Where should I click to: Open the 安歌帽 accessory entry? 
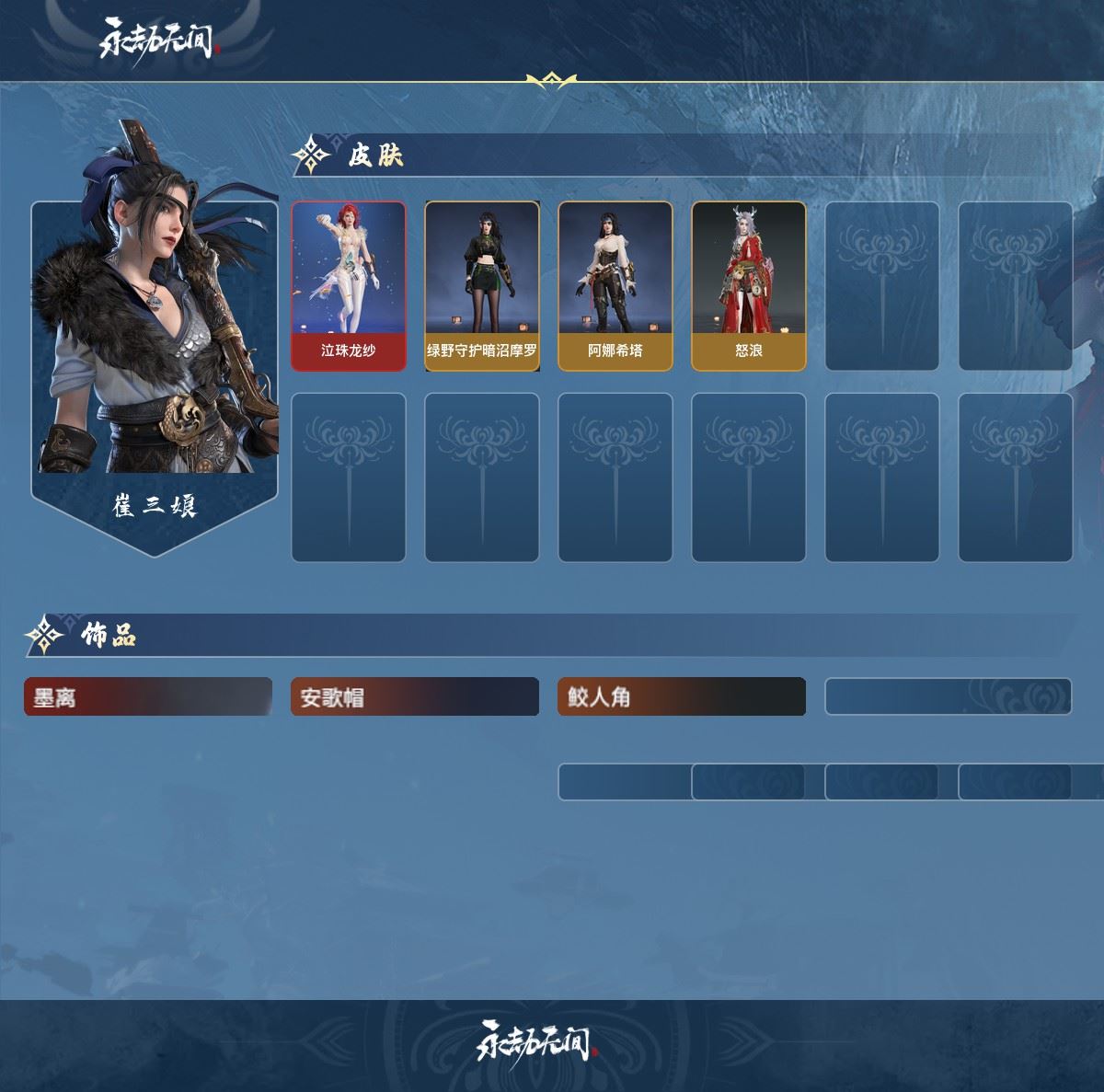[x=415, y=697]
